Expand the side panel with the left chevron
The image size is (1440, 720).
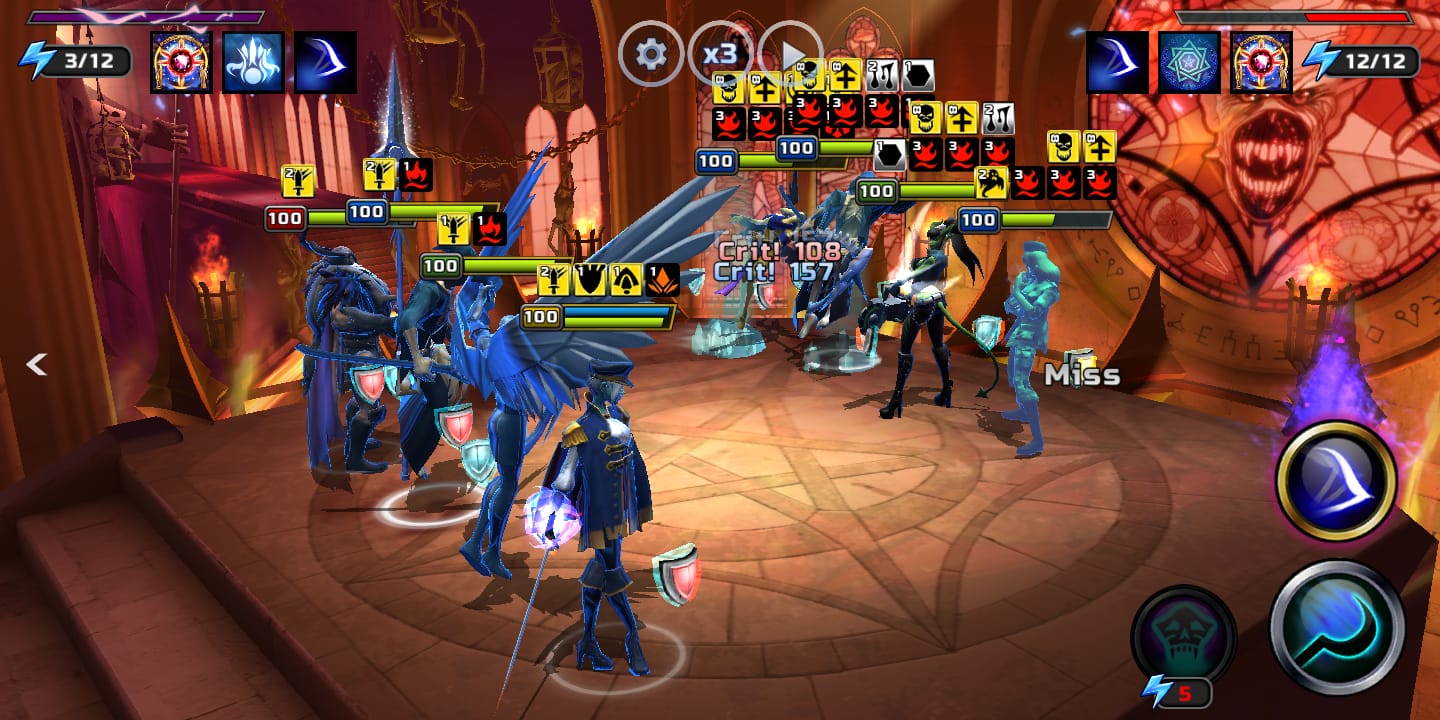(x=36, y=365)
